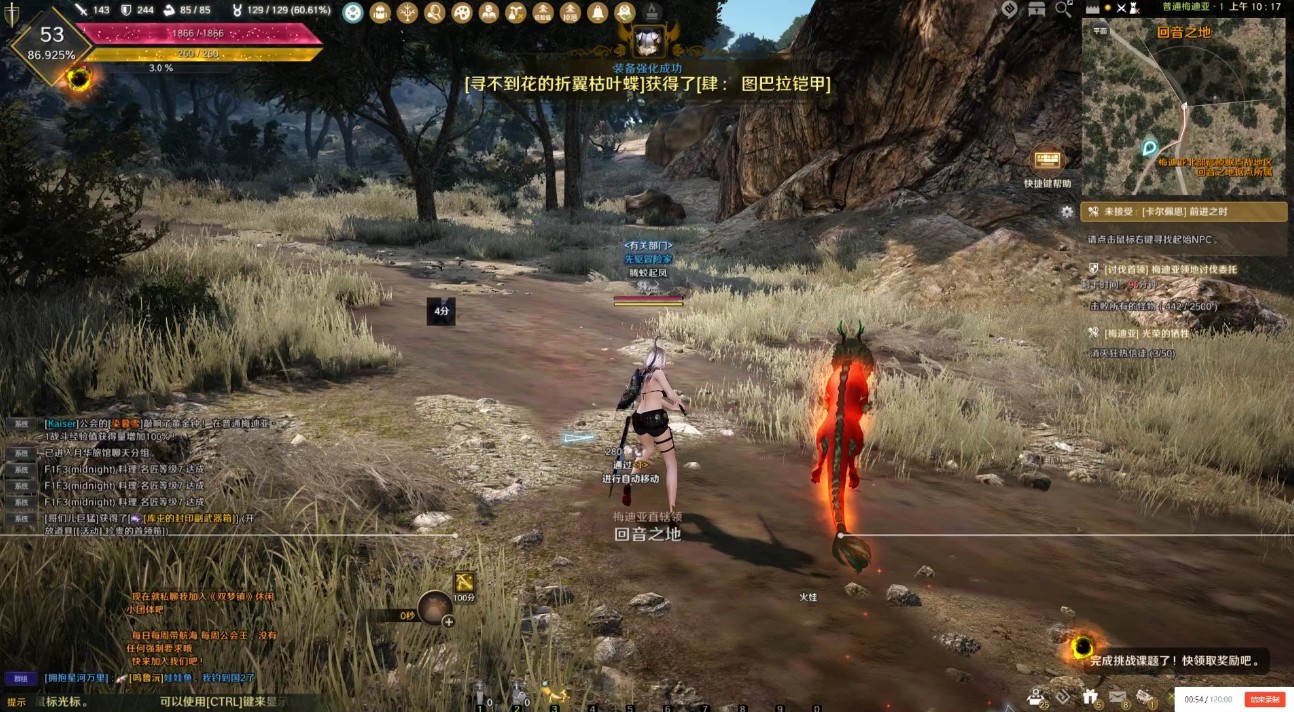Screen dimensions: 1294x712
Task: Click the 快捷键帮助 keyboard help icon
Action: (x=1047, y=161)
